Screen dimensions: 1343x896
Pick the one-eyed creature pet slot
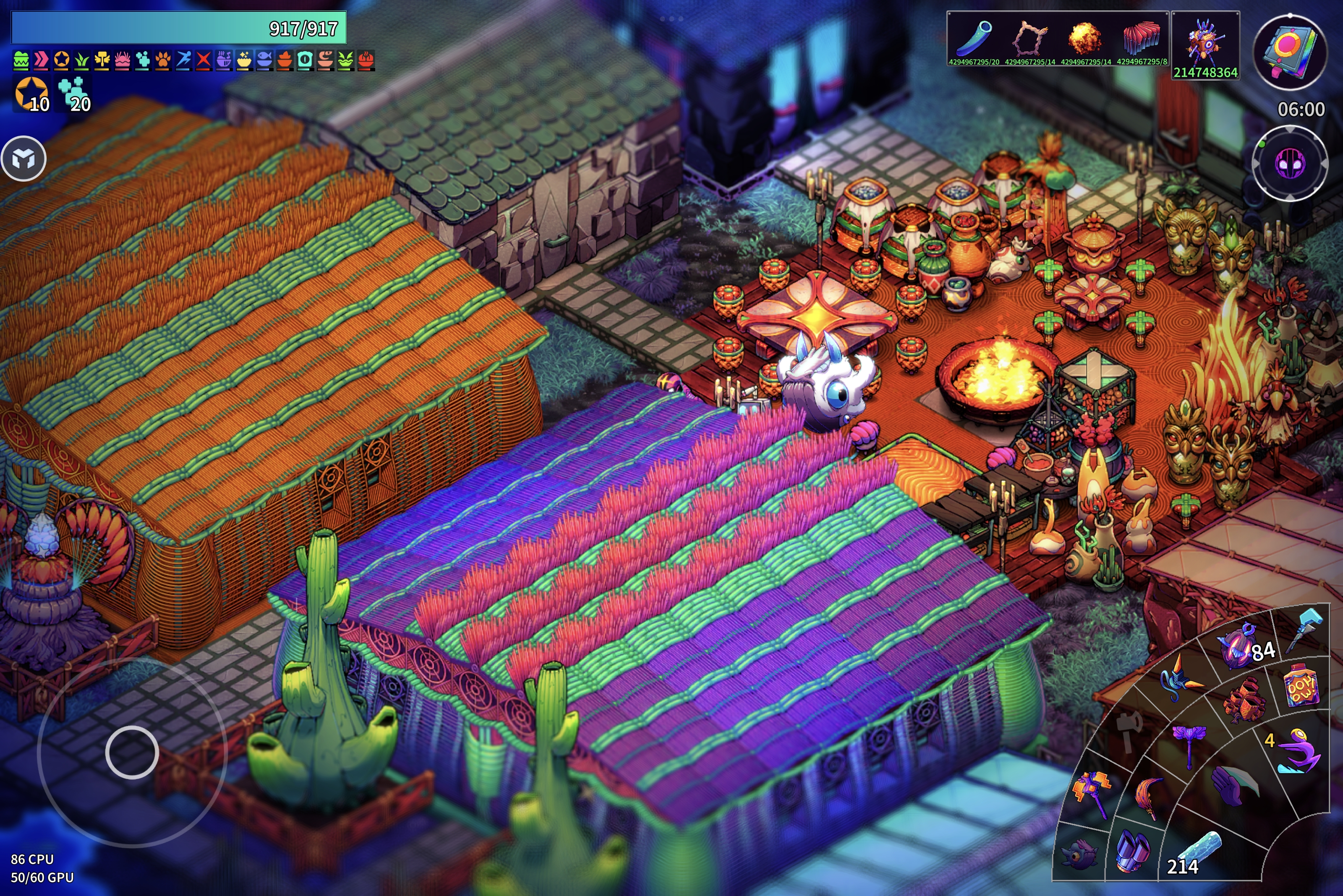[x=1079, y=854]
